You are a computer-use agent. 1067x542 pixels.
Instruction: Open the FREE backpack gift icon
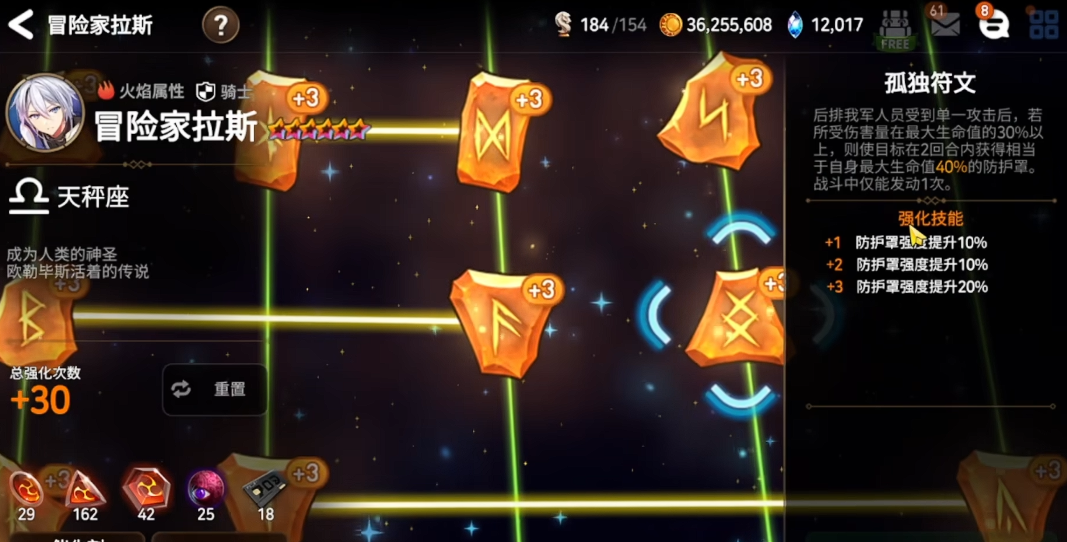(895, 28)
